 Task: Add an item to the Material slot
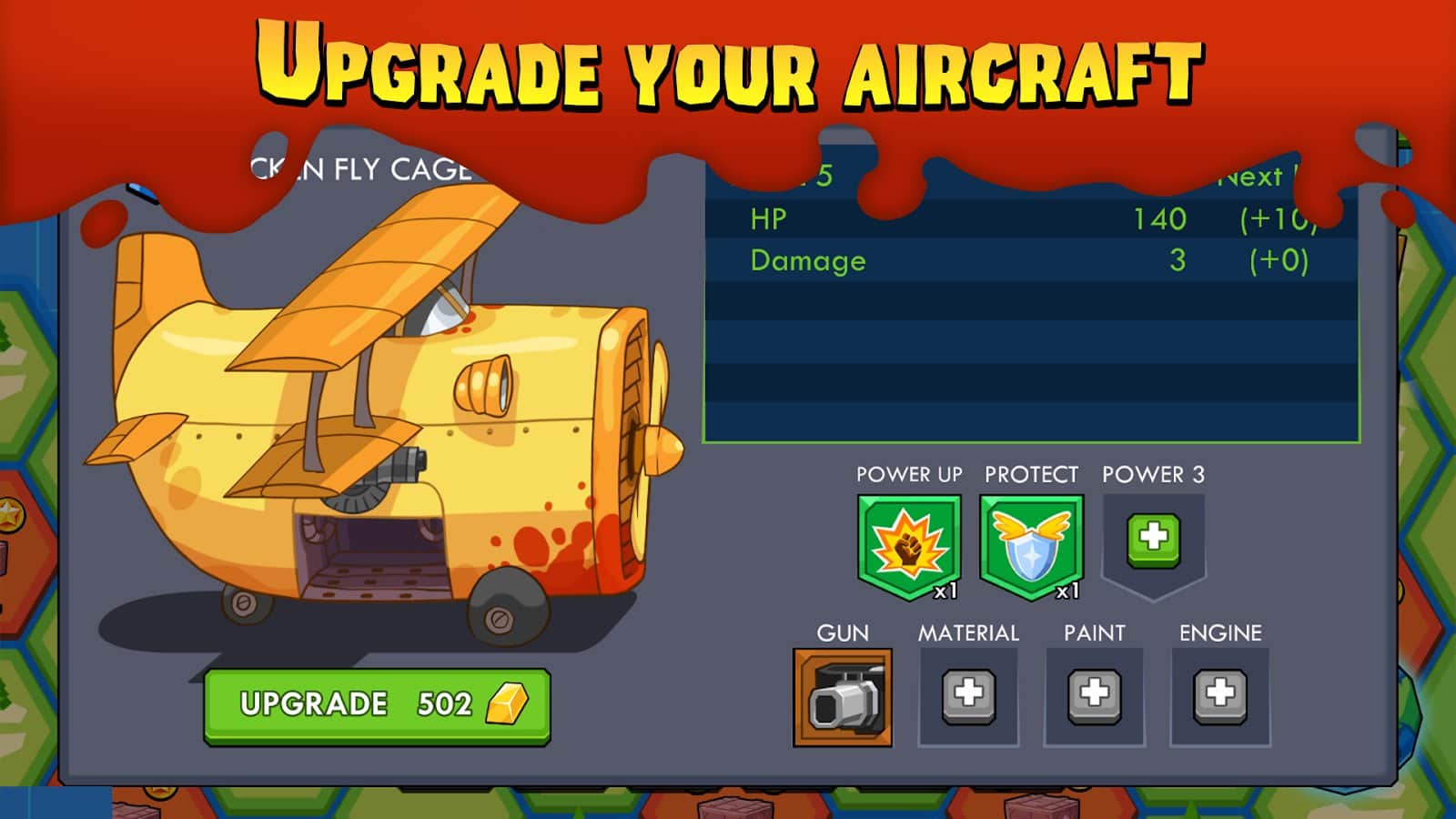968,697
